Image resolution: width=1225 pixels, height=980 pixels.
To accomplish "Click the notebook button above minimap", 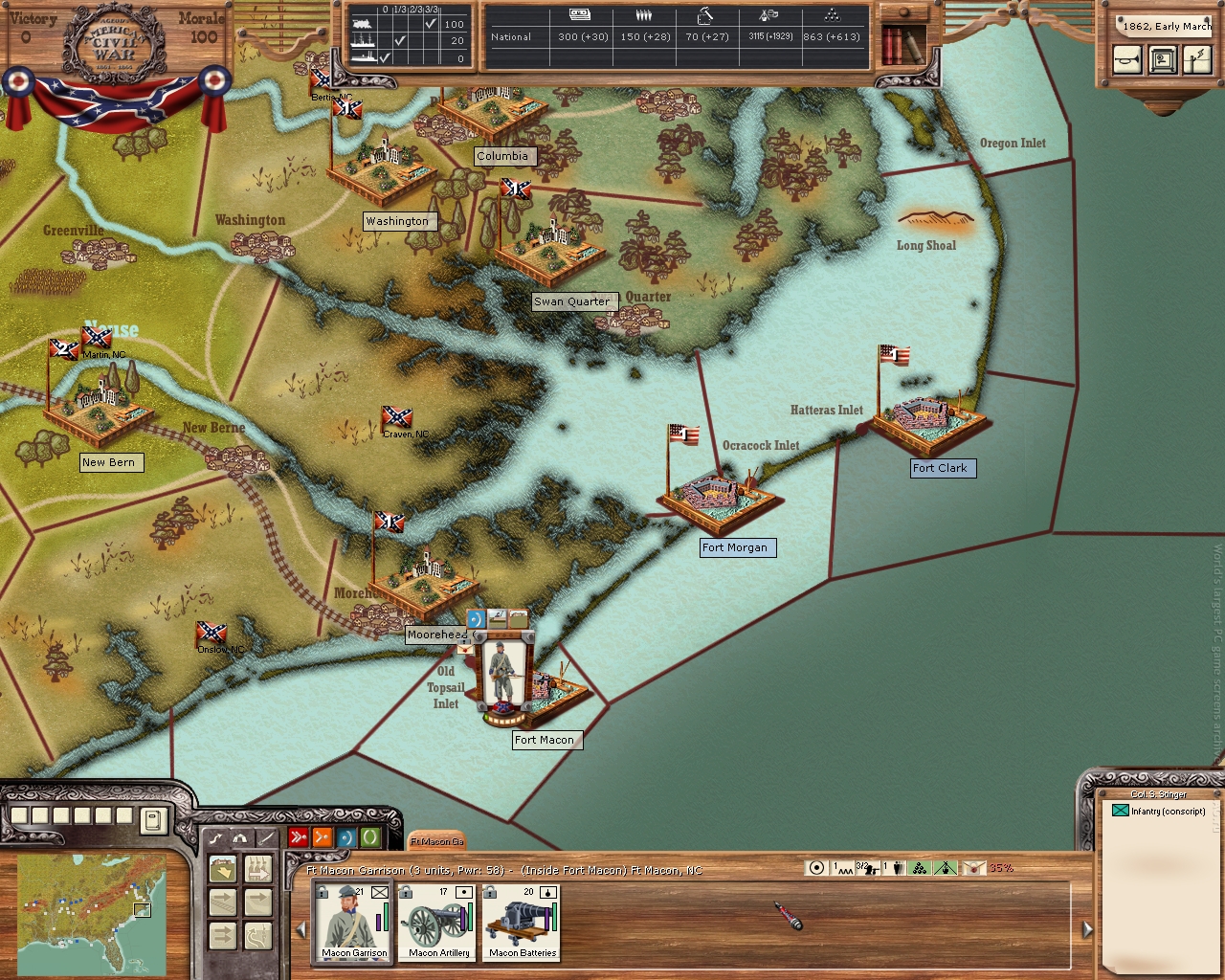I will click(153, 820).
